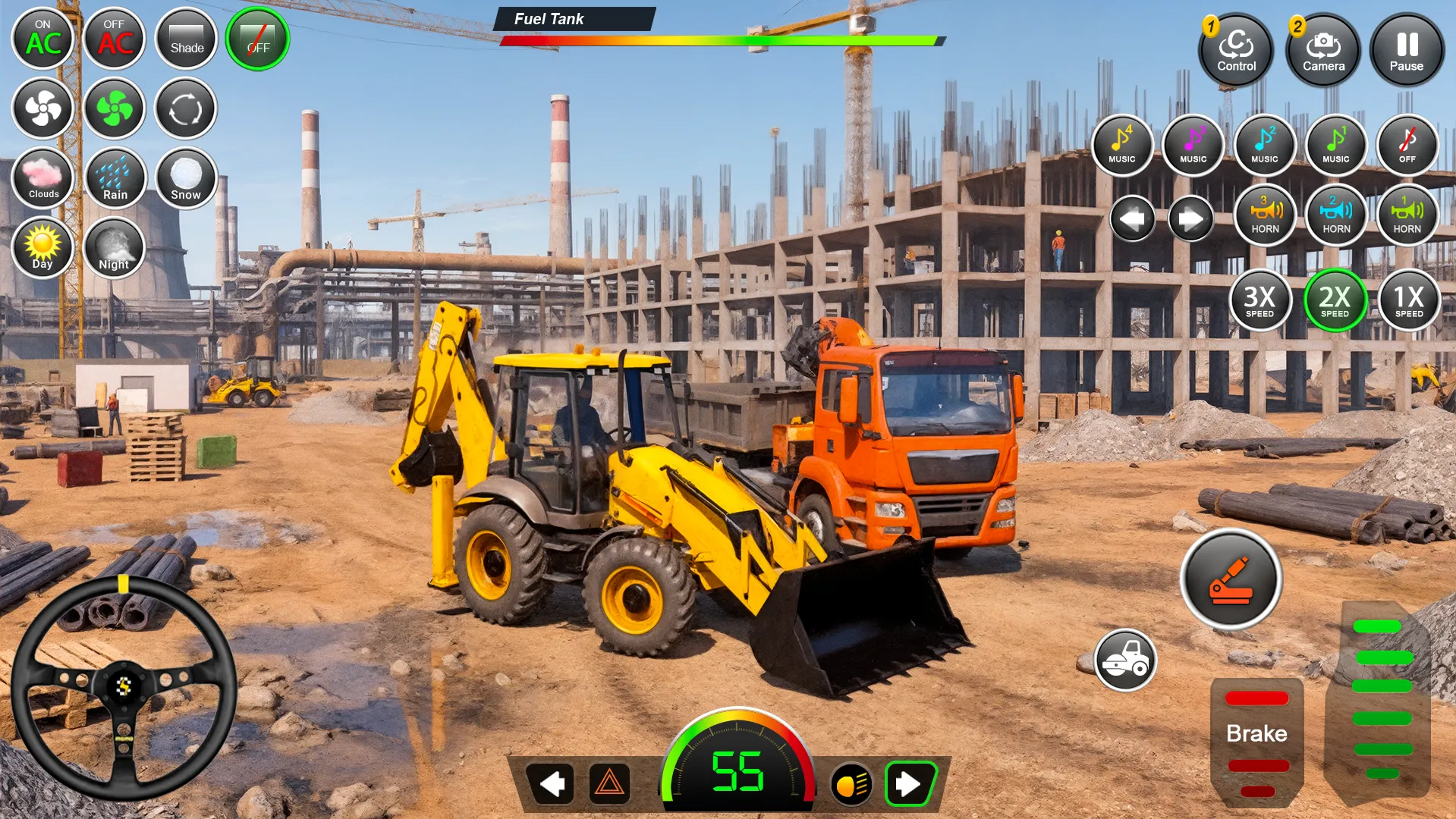Tap the Control settings icon
The image size is (1456, 819).
[x=1235, y=50]
